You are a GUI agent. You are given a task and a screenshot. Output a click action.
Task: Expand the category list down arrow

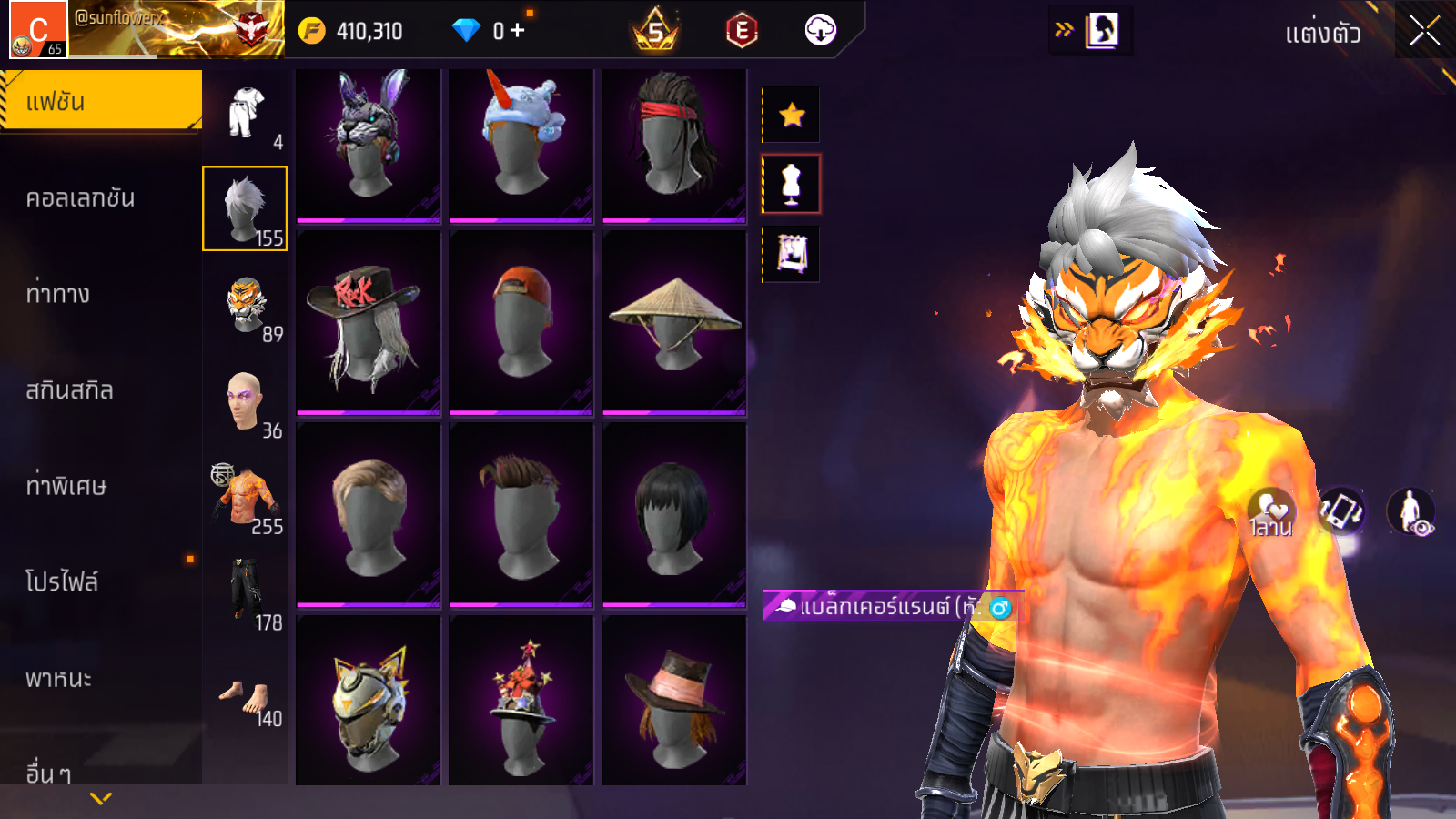coord(101,798)
